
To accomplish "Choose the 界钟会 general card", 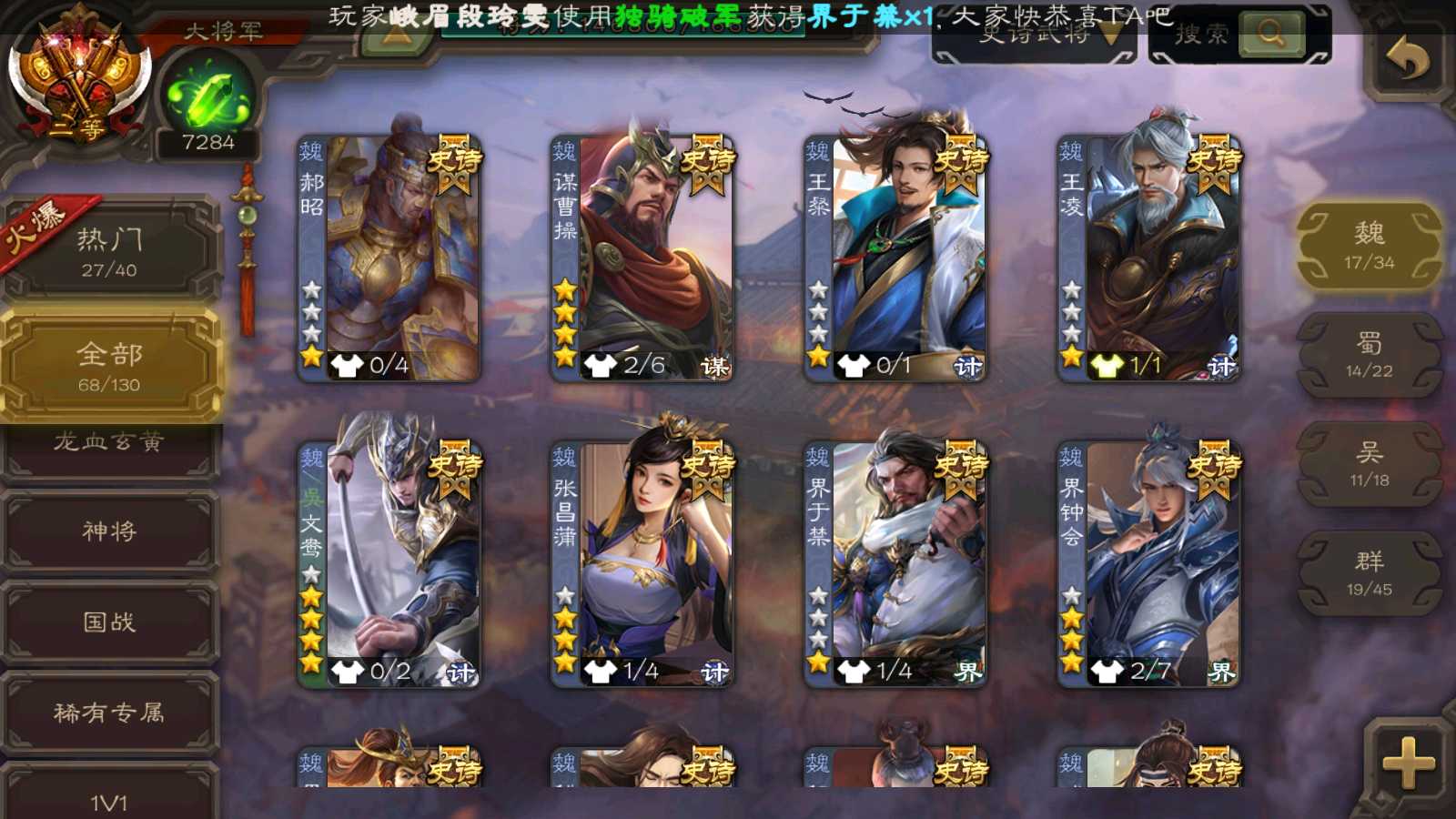I will [1148, 564].
